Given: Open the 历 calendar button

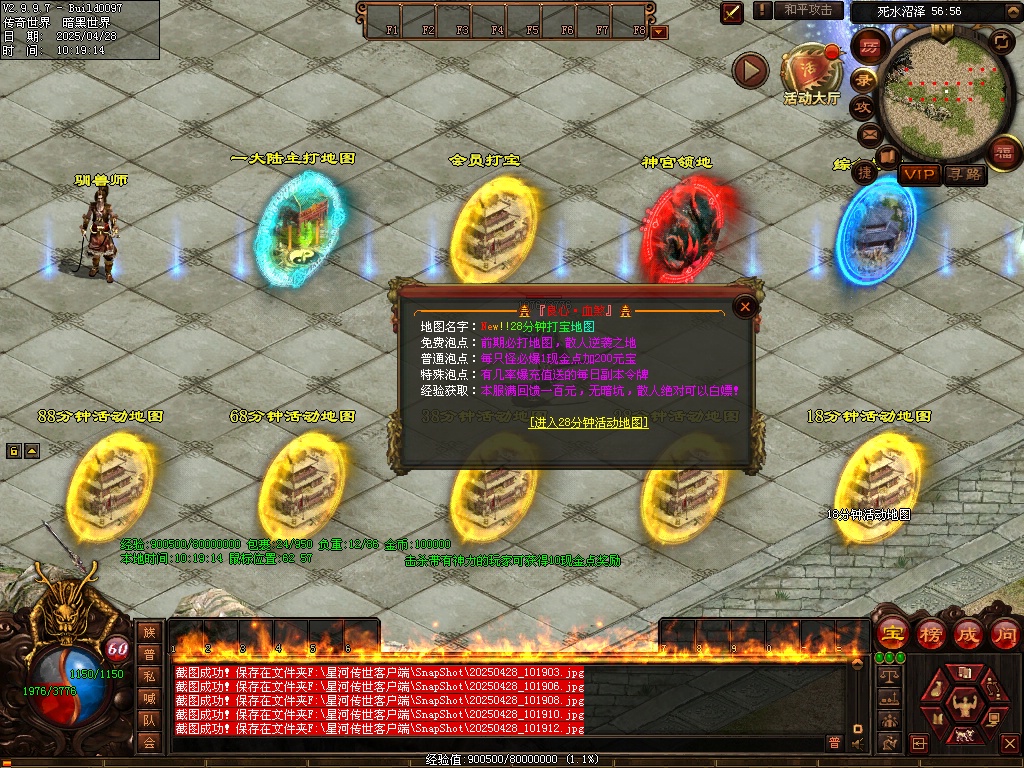Looking at the screenshot, I should (x=869, y=47).
